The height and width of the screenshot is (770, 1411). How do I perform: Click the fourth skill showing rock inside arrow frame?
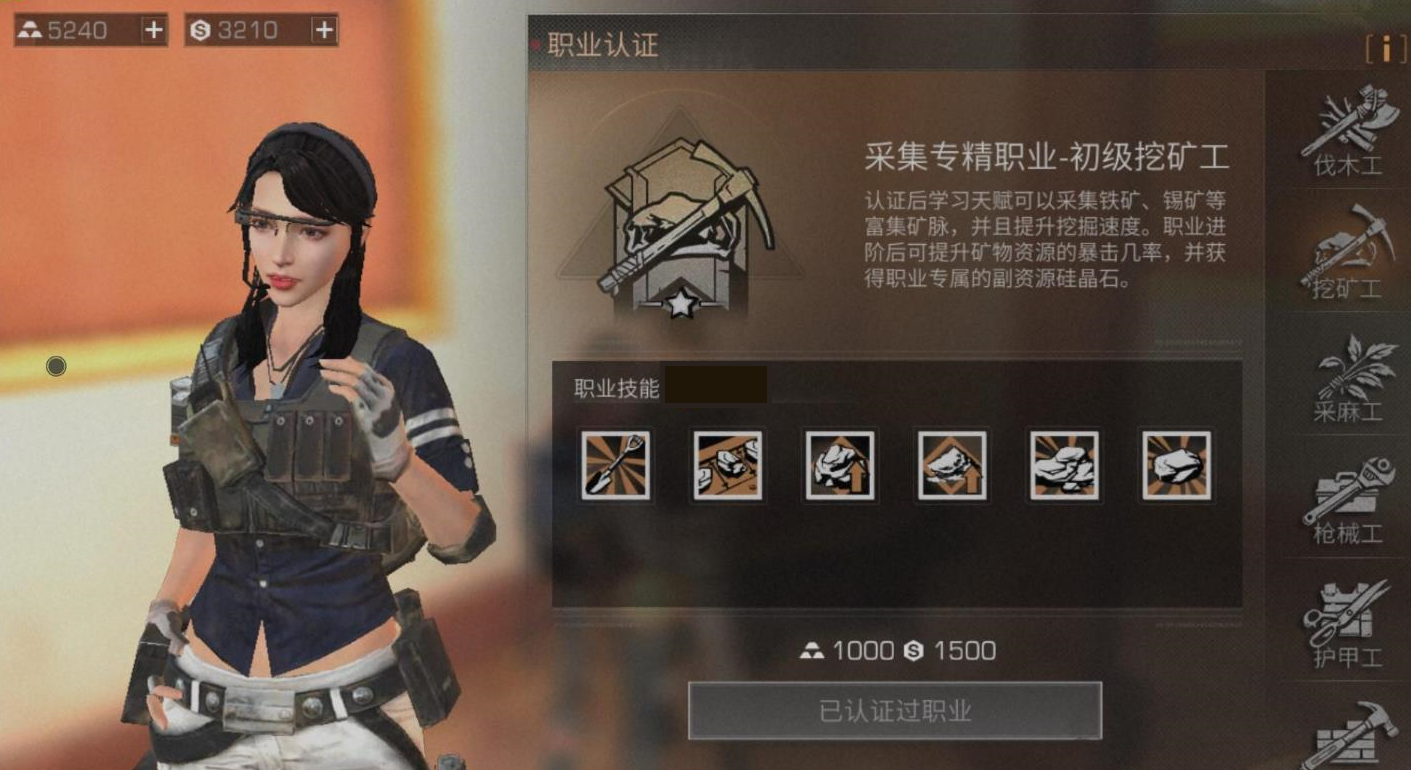point(952,464)
